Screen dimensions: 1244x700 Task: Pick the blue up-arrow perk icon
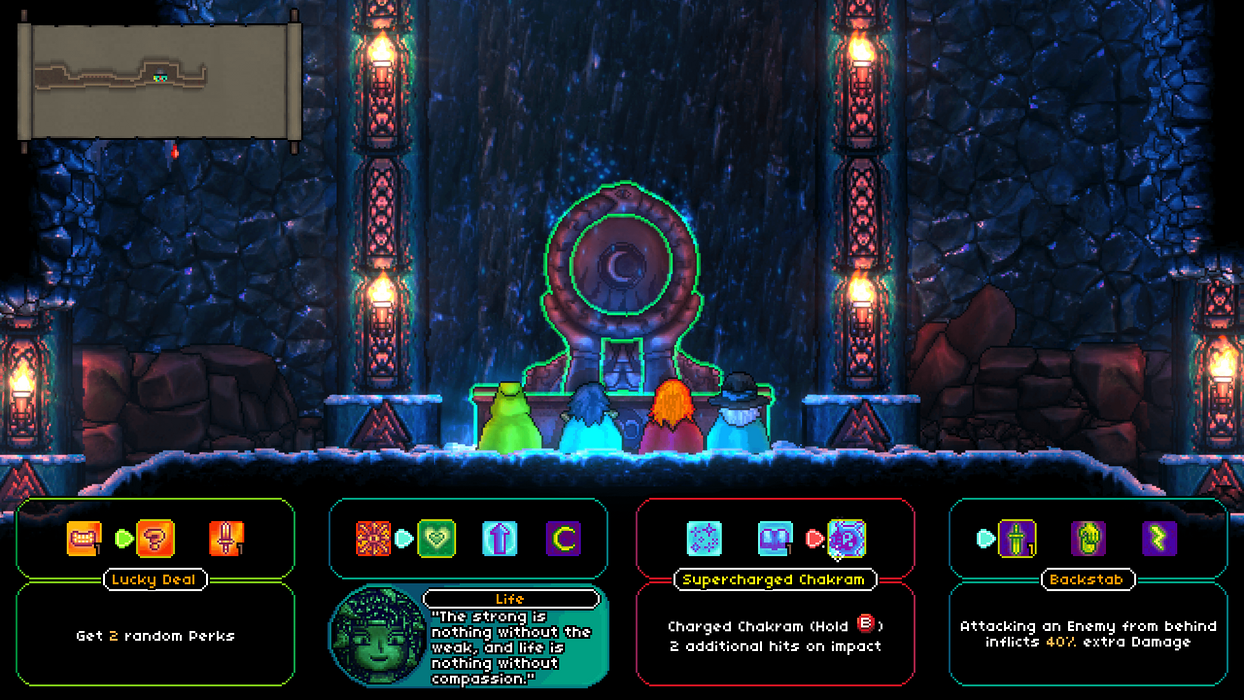tap(499, 539)
